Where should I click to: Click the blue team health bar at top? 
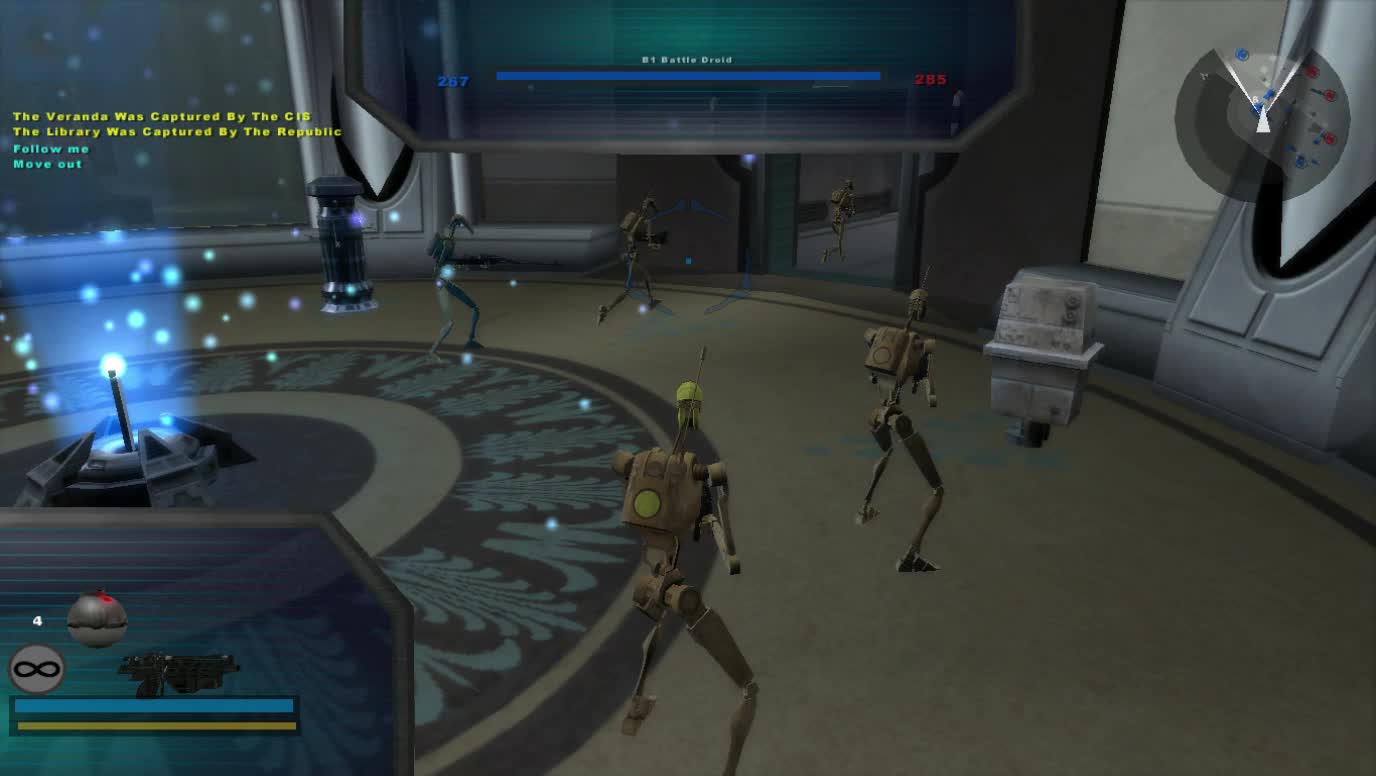pos(686,74)
